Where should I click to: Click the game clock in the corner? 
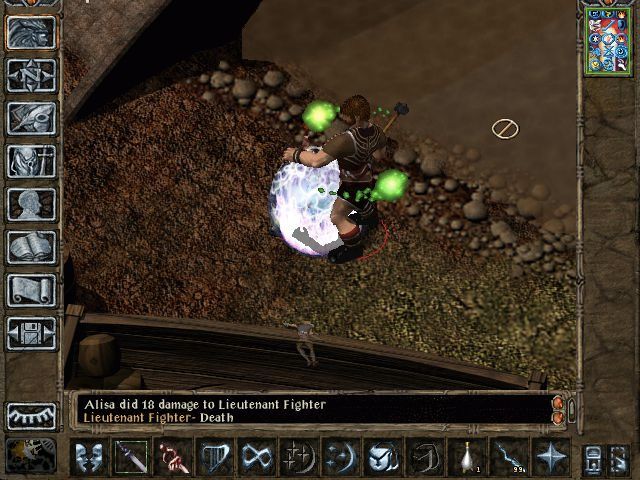pos(30,455)
